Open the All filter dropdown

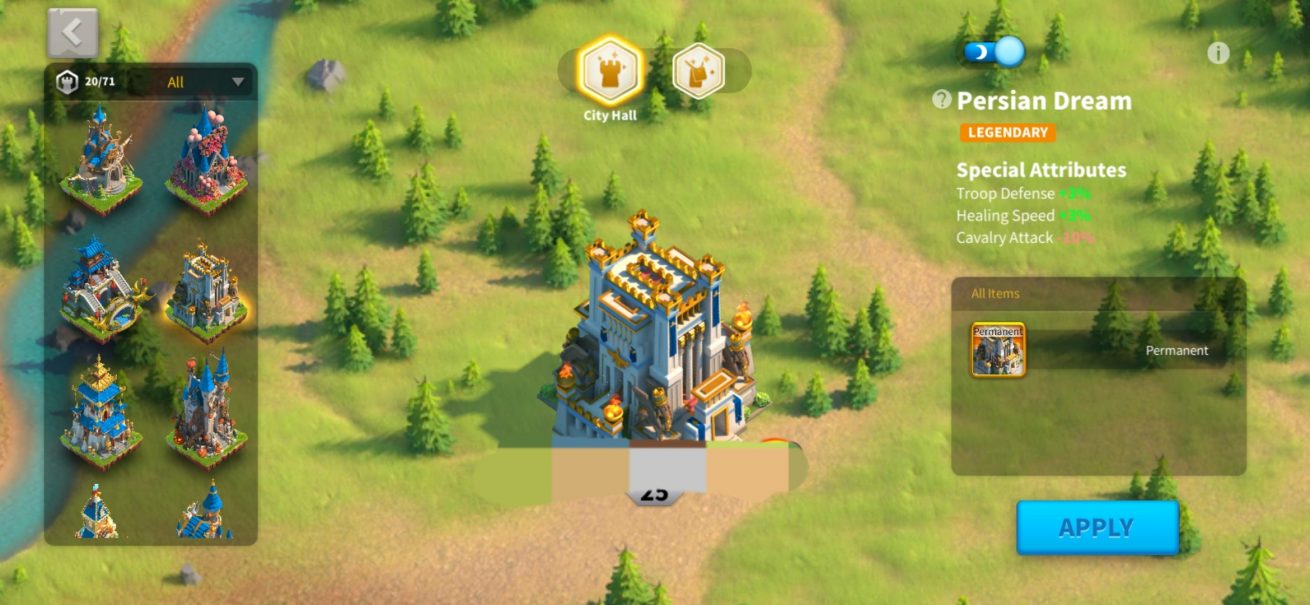click(205, 82)
